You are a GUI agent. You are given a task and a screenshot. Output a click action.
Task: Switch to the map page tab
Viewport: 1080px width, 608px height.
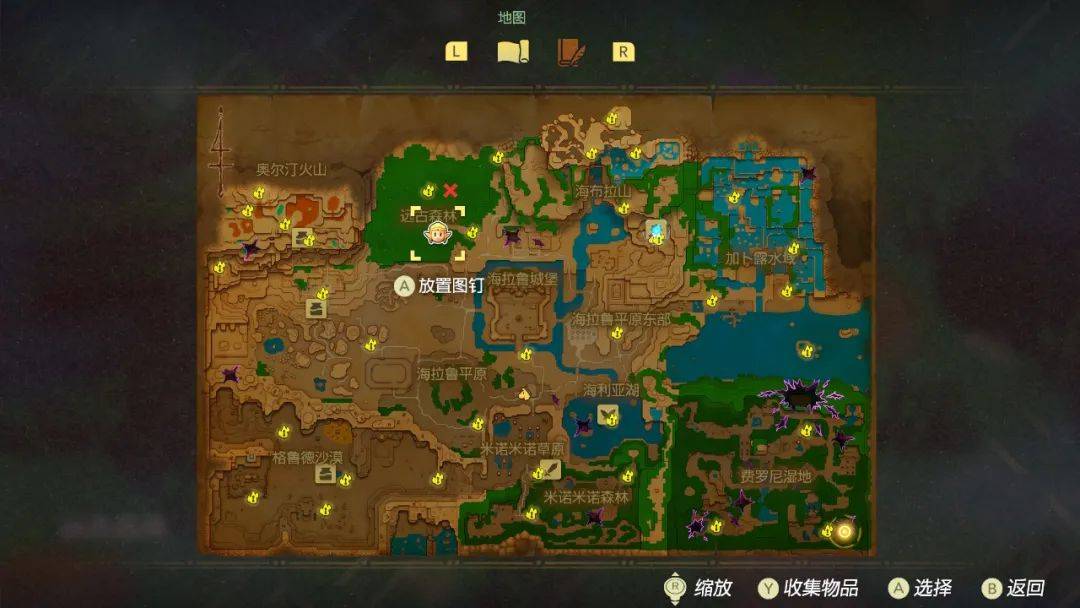[x=513, y=51]
